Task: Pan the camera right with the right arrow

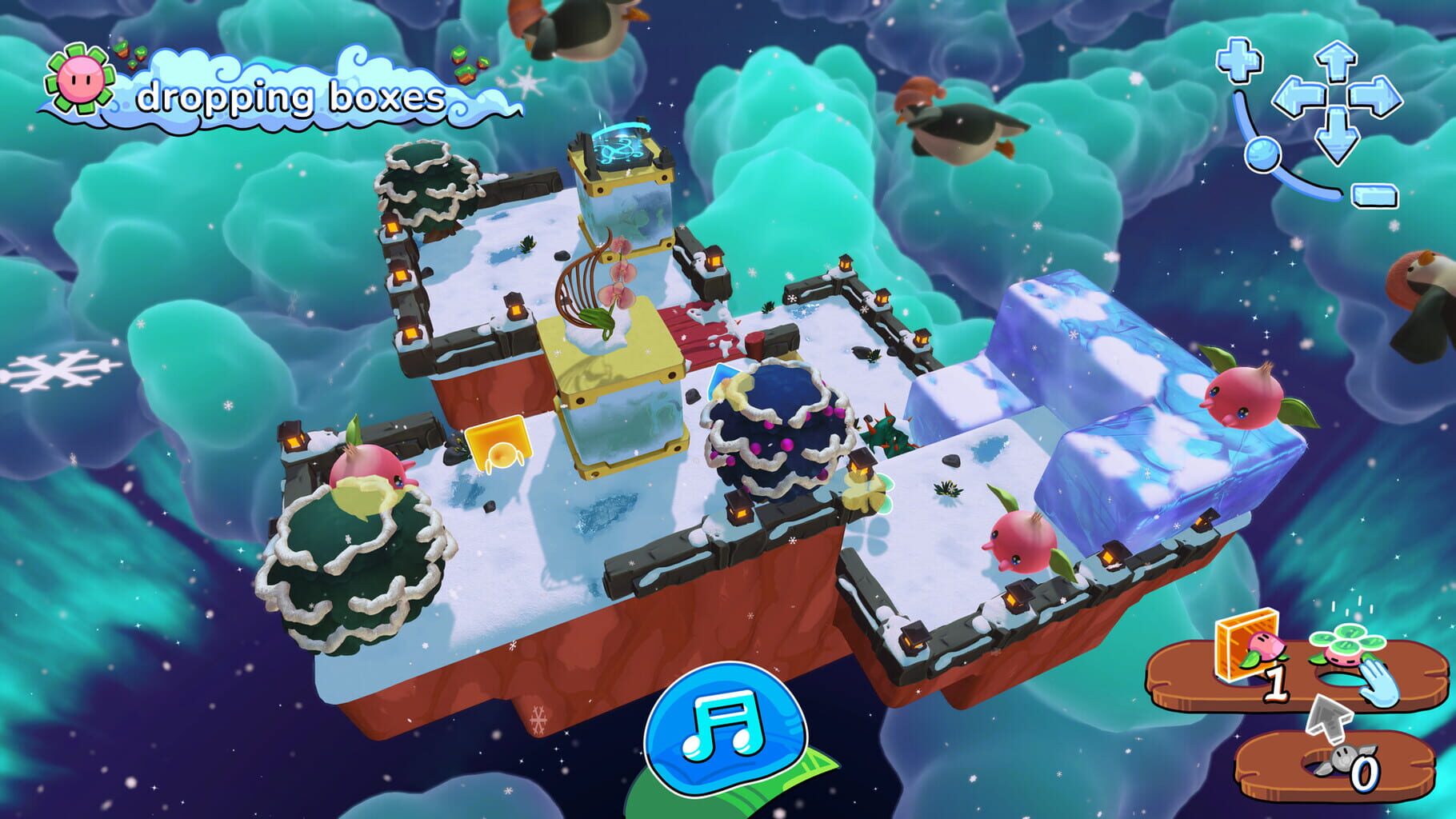Action: coord(1375,96)
